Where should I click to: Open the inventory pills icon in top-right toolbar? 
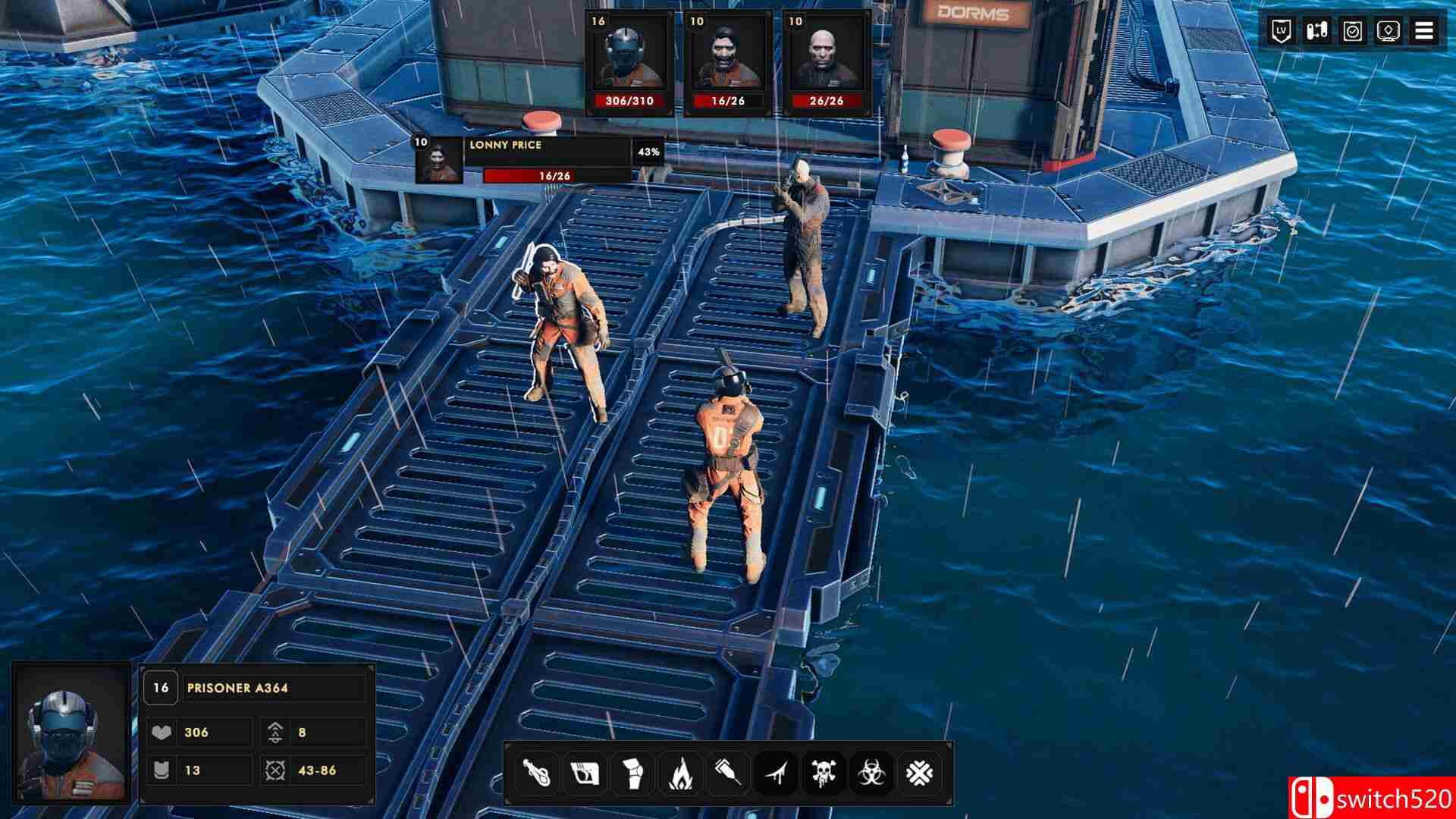(x=1317, y=32)
